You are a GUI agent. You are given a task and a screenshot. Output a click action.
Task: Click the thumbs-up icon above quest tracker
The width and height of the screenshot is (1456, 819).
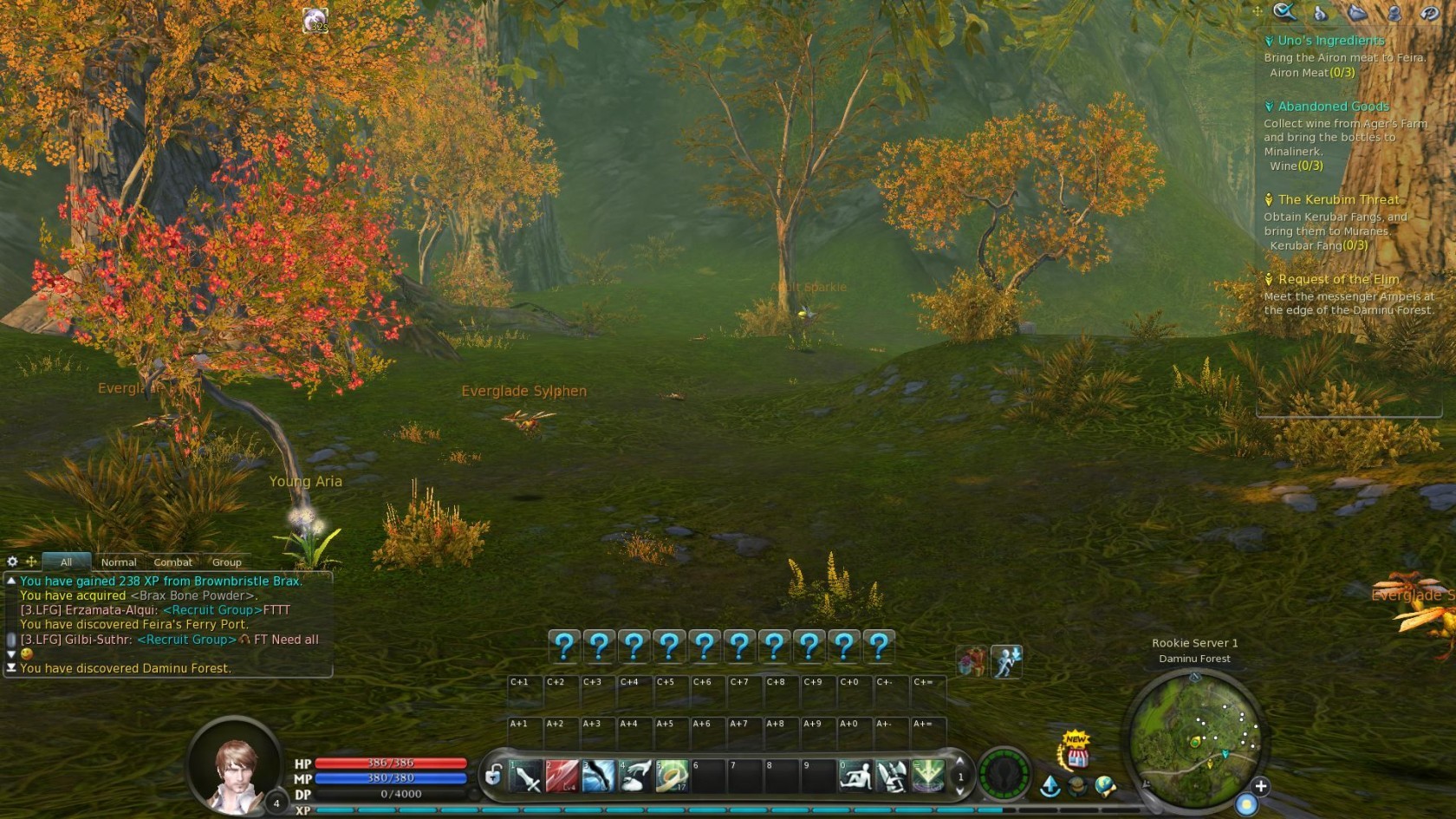[1319, 12]
